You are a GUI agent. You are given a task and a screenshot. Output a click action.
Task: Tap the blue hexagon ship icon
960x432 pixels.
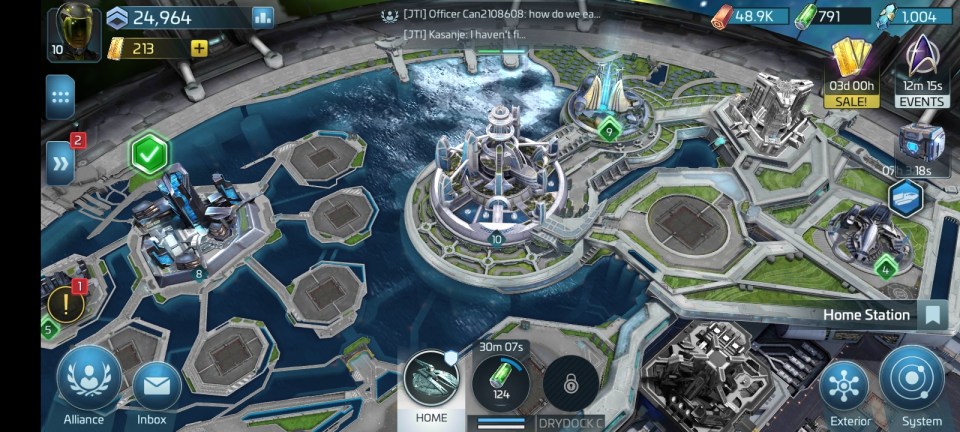(906, 197)
